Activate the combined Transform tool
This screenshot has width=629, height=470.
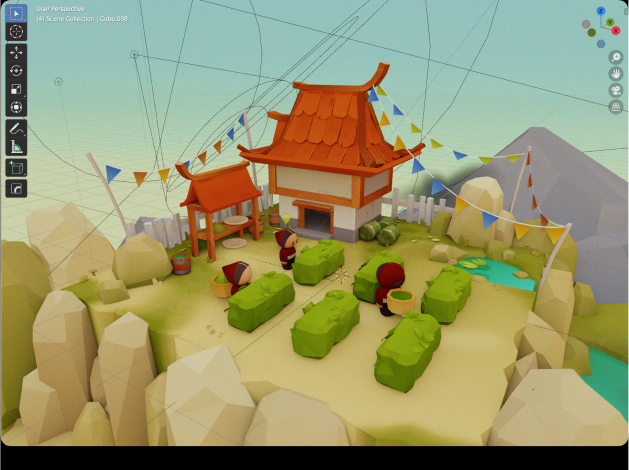click(x=16, y=107)
